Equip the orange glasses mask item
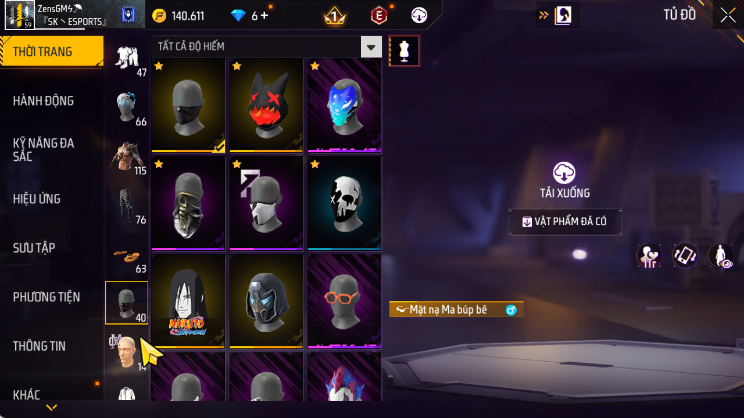This screenshot has width=744, height=418. pos(344,298)
